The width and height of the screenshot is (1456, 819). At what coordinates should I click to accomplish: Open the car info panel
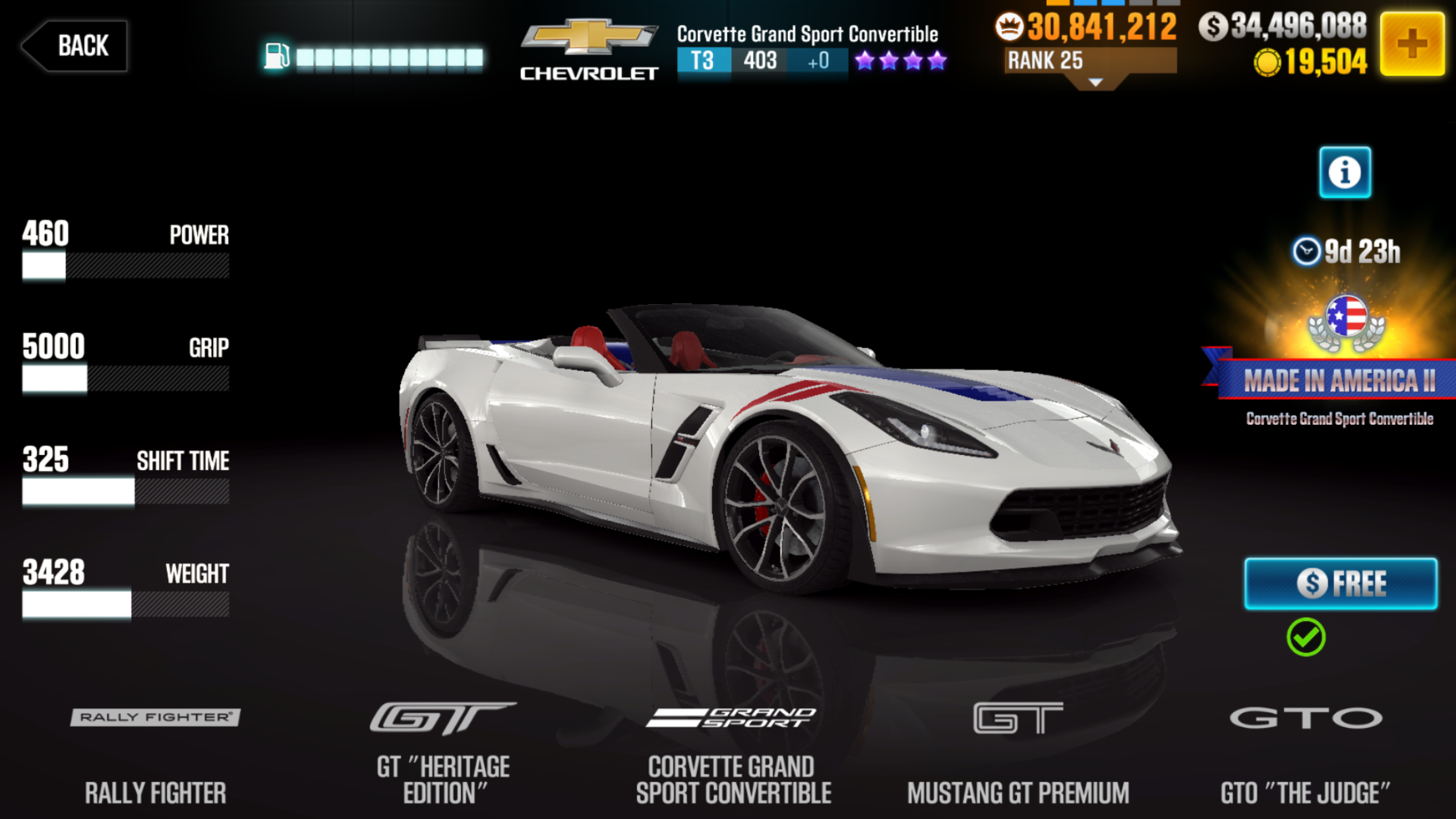pyautogui.click(x=1345, y=173)
